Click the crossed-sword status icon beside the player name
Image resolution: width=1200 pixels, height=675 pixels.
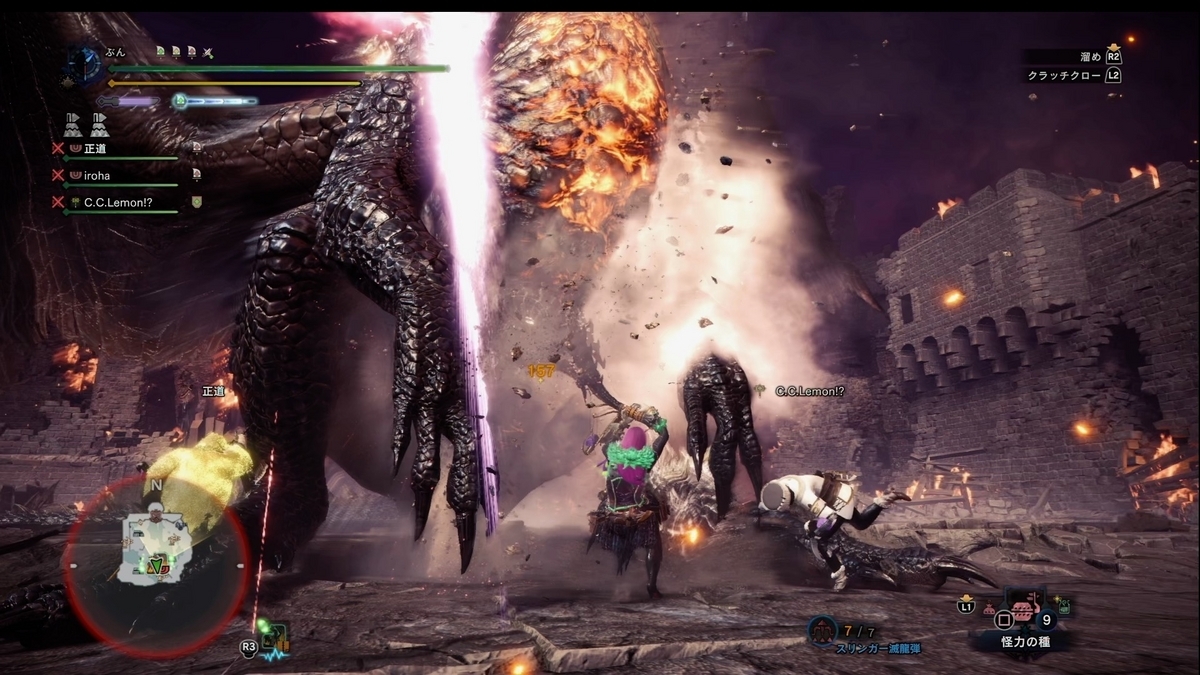pos(207,52)
